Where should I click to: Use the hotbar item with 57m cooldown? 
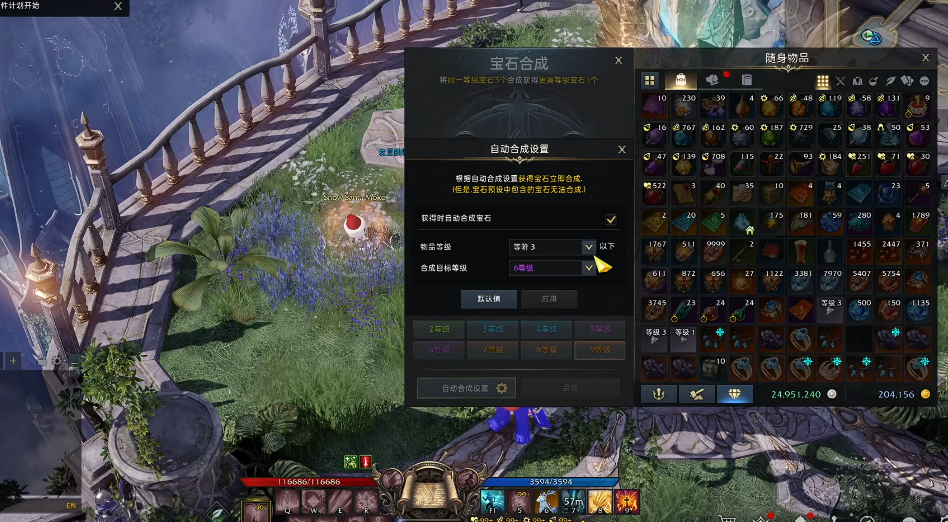click(x=574, y=501)
